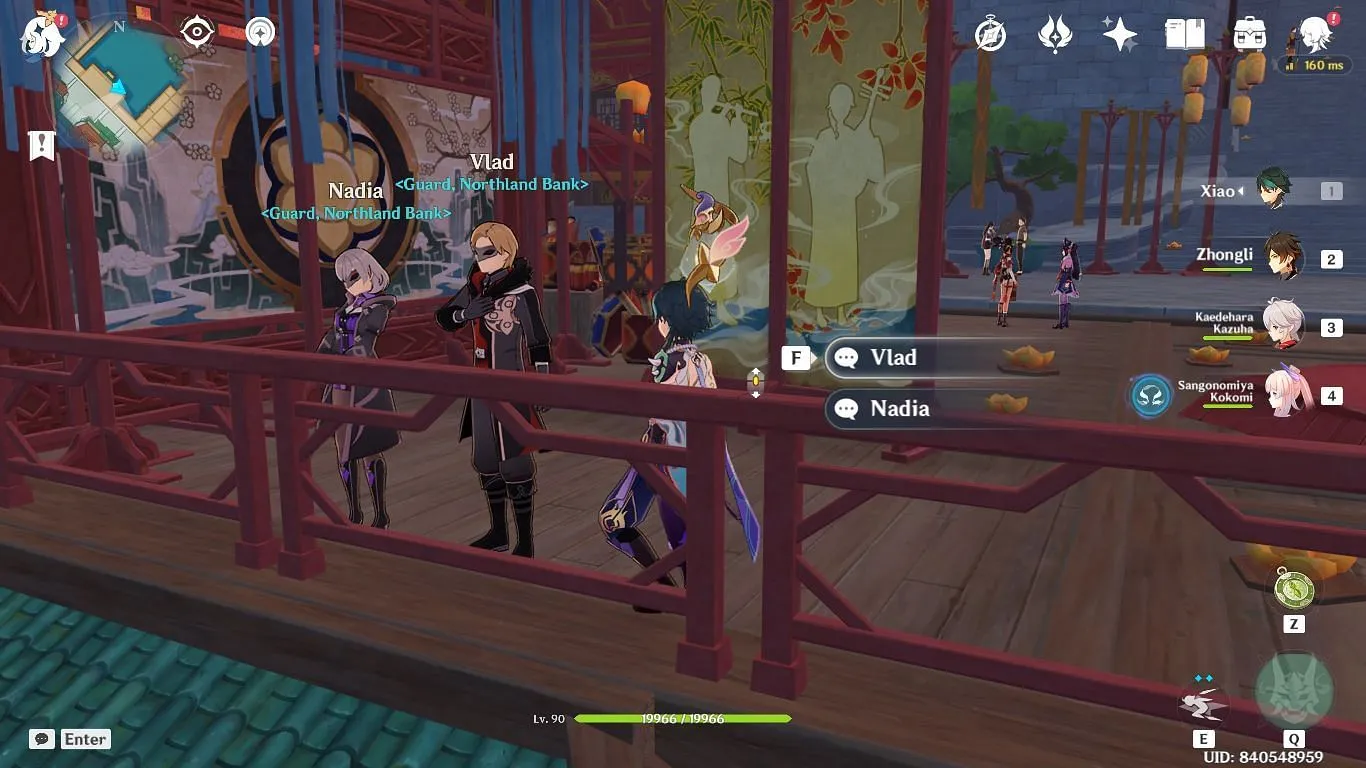Image resolution: width=1366 pixels, height=768 pixels.
Task: Activate Xiao's mask elemental burst
Action: click(1294, 692)
